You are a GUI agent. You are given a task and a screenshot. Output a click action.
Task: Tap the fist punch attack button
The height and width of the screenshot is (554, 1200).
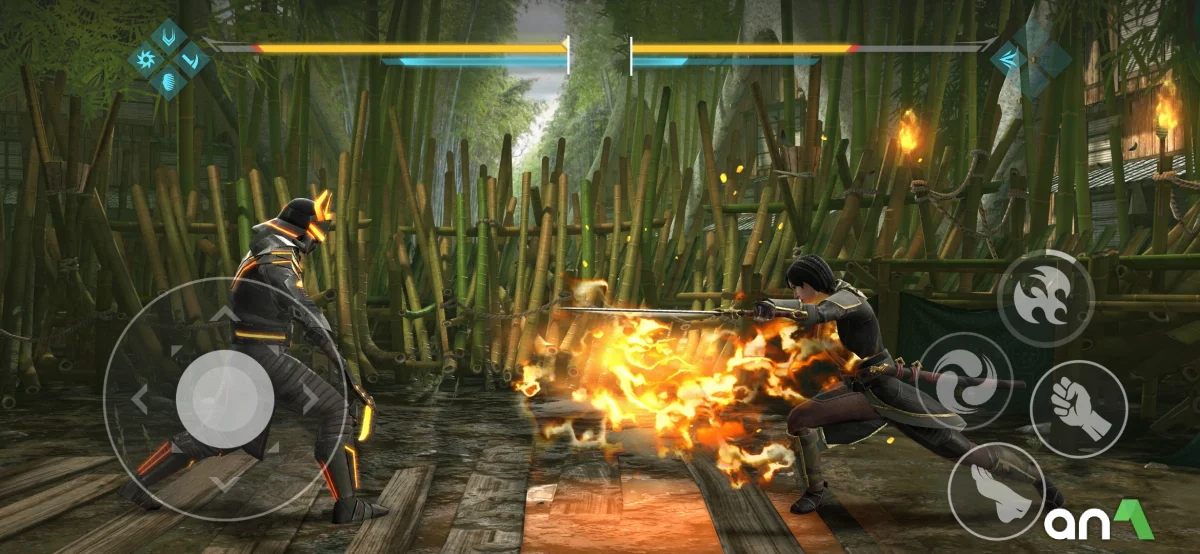[x=1079, y=408]
